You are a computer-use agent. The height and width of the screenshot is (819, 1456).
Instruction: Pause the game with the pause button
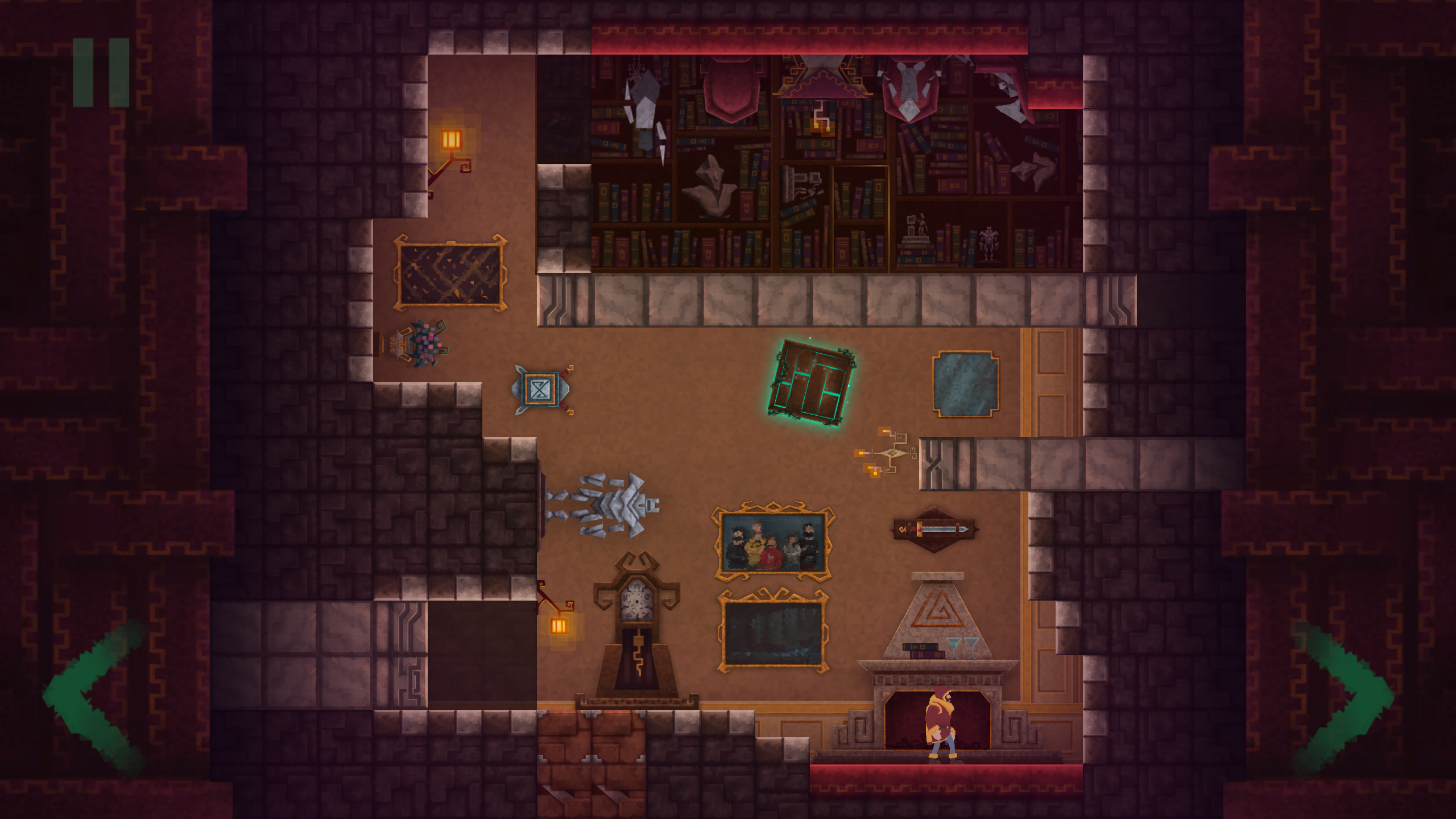point(101,72)
